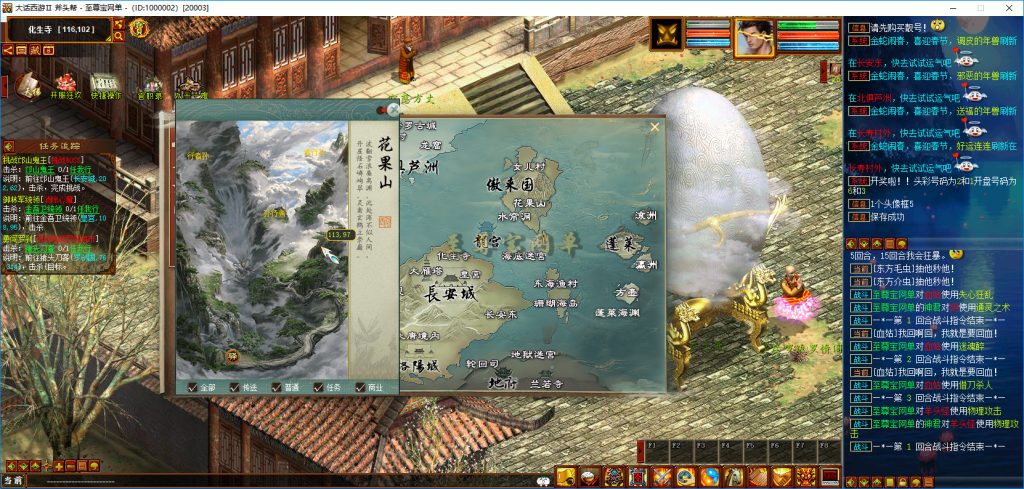The width and height of the screenshot is (1024, 489).
Task: Close the world map panel
Action: [655, 127]
